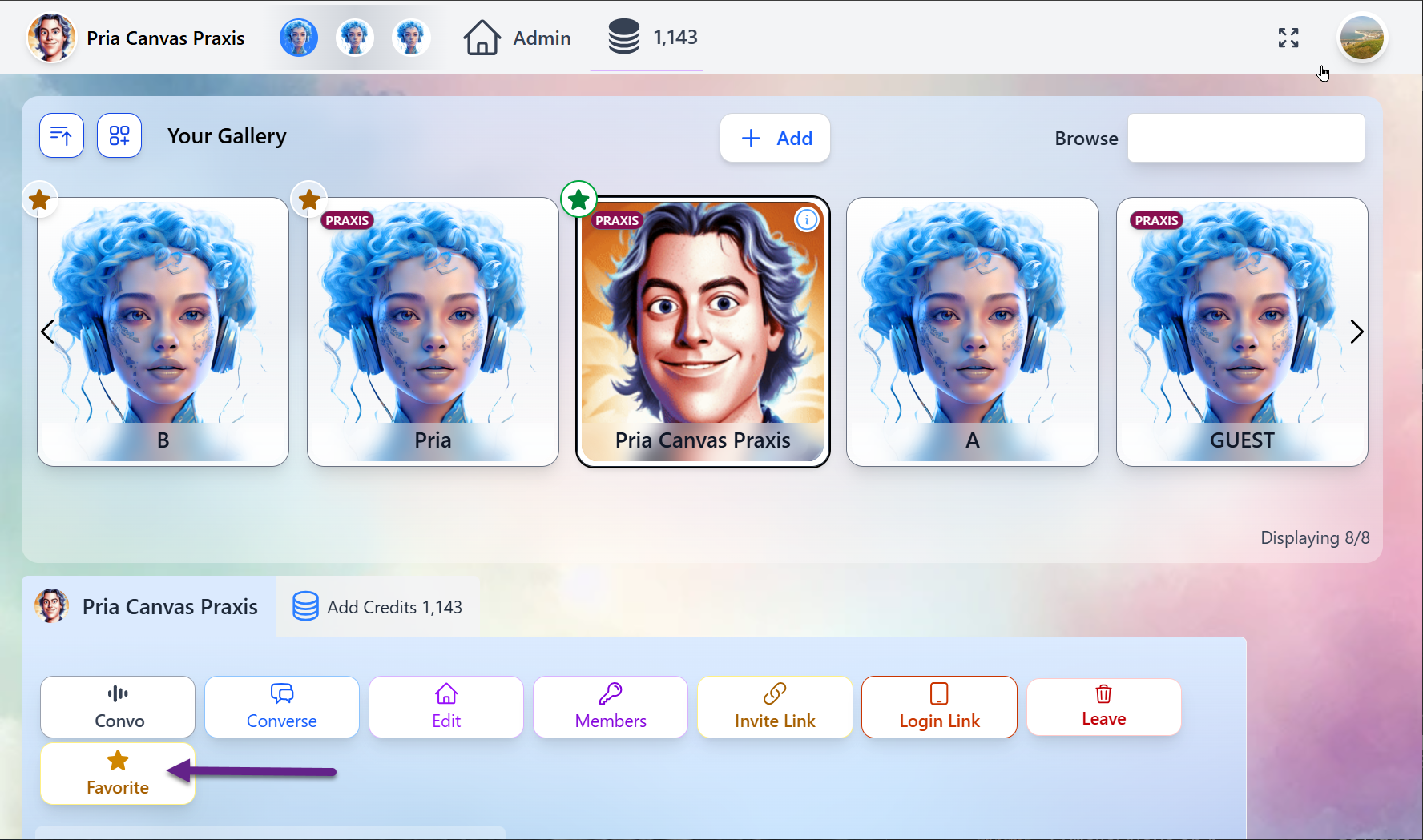The height and width of the screenshot is (840, 1423).
Task: Click the trash icon on the Leave button
Action: (x=1103, y=693)
